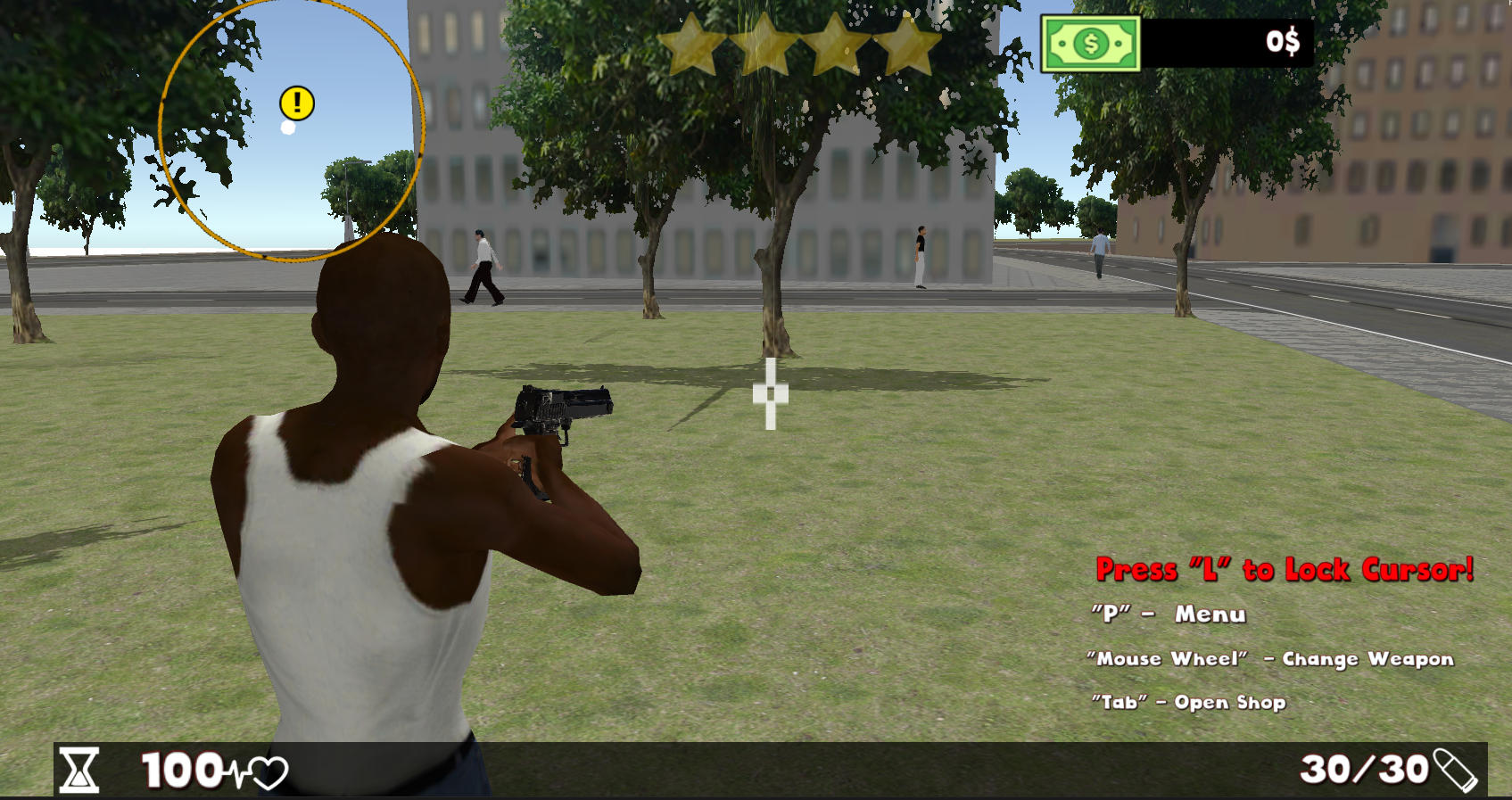Screen dimensions: 1512x800
Task: Click the green dollar cash icon
Action: (1090, 43)
